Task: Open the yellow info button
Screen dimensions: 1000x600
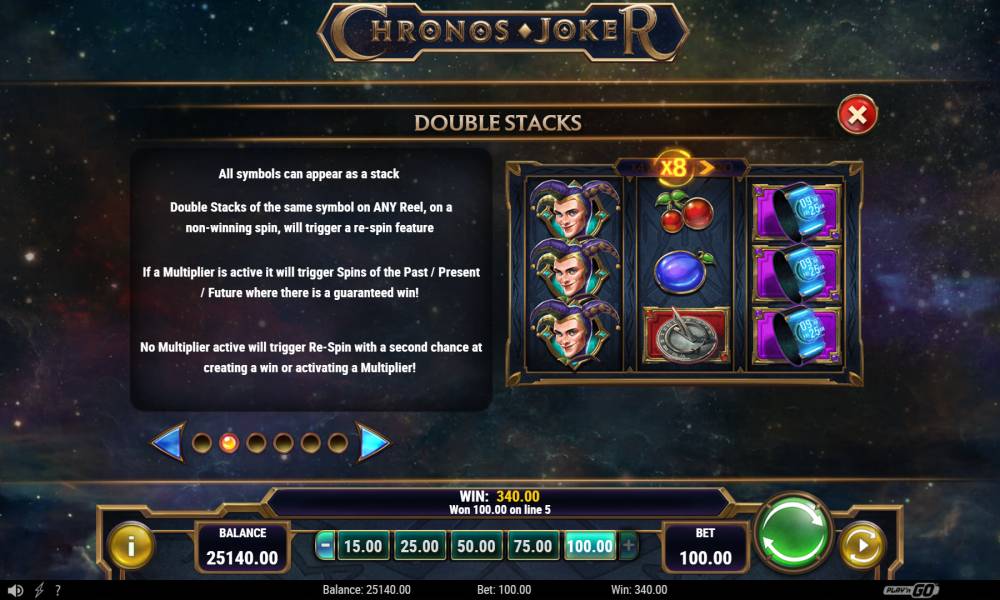Action: coord(131,545)
